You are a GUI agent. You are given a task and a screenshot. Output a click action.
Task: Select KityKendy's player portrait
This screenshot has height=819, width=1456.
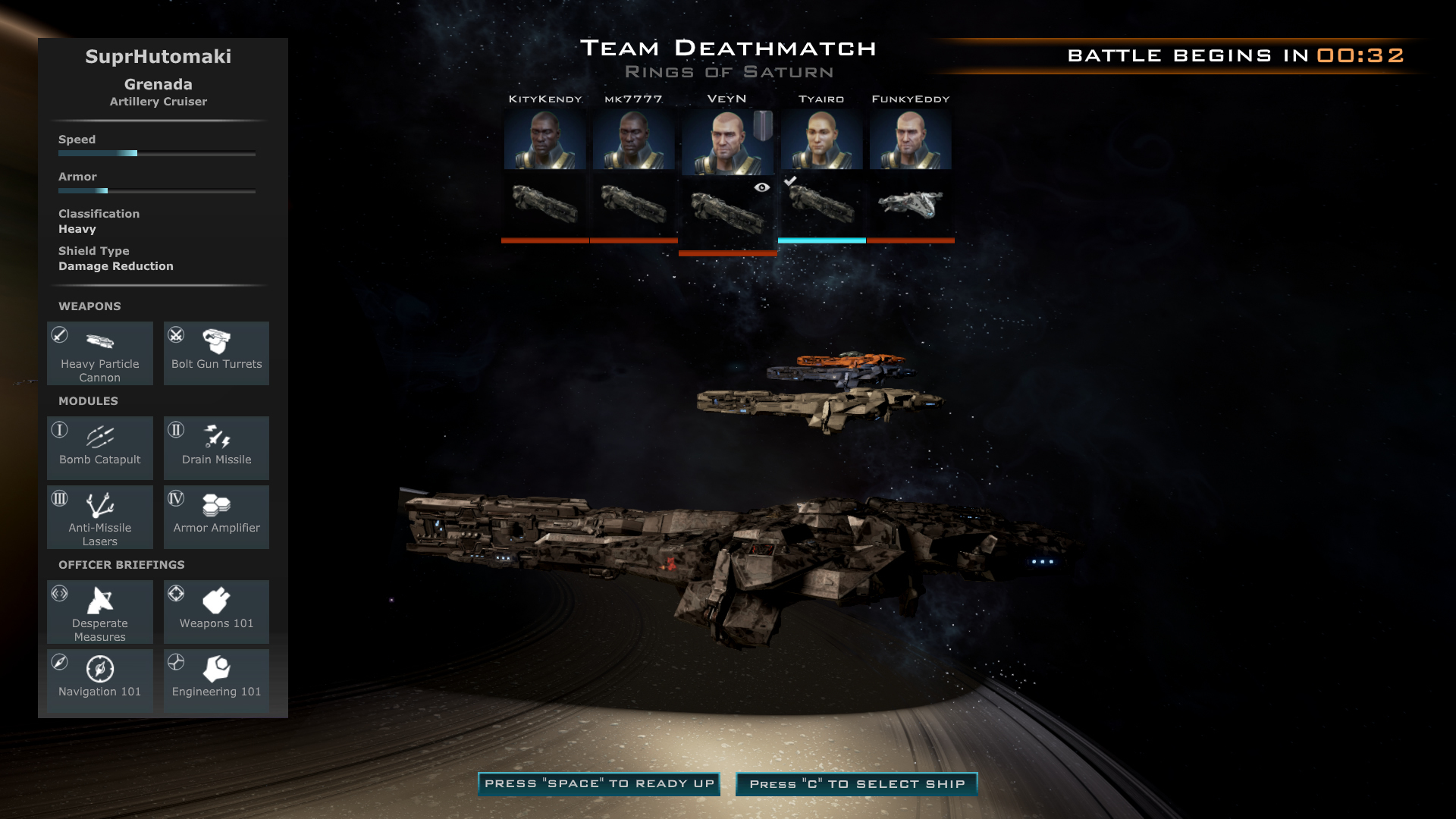point(544,140)
